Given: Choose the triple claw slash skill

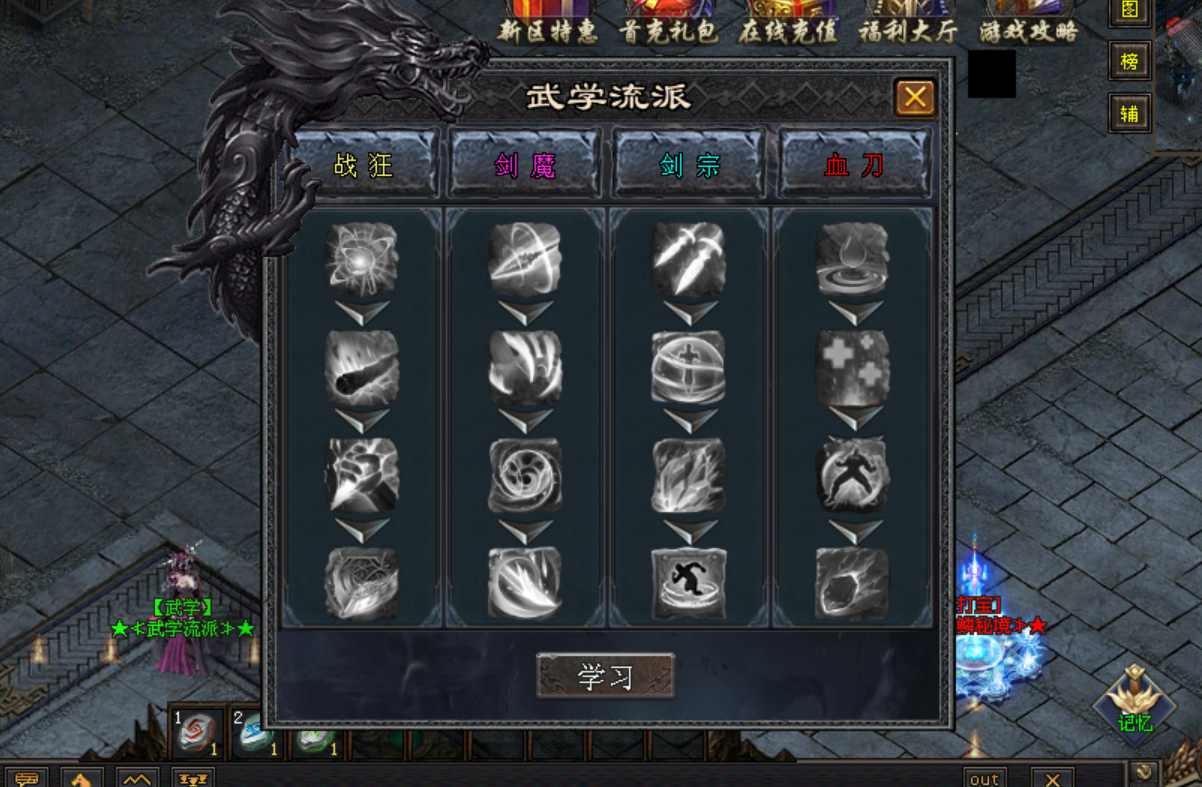Looking at the screenshot, I should click(525, 367).
